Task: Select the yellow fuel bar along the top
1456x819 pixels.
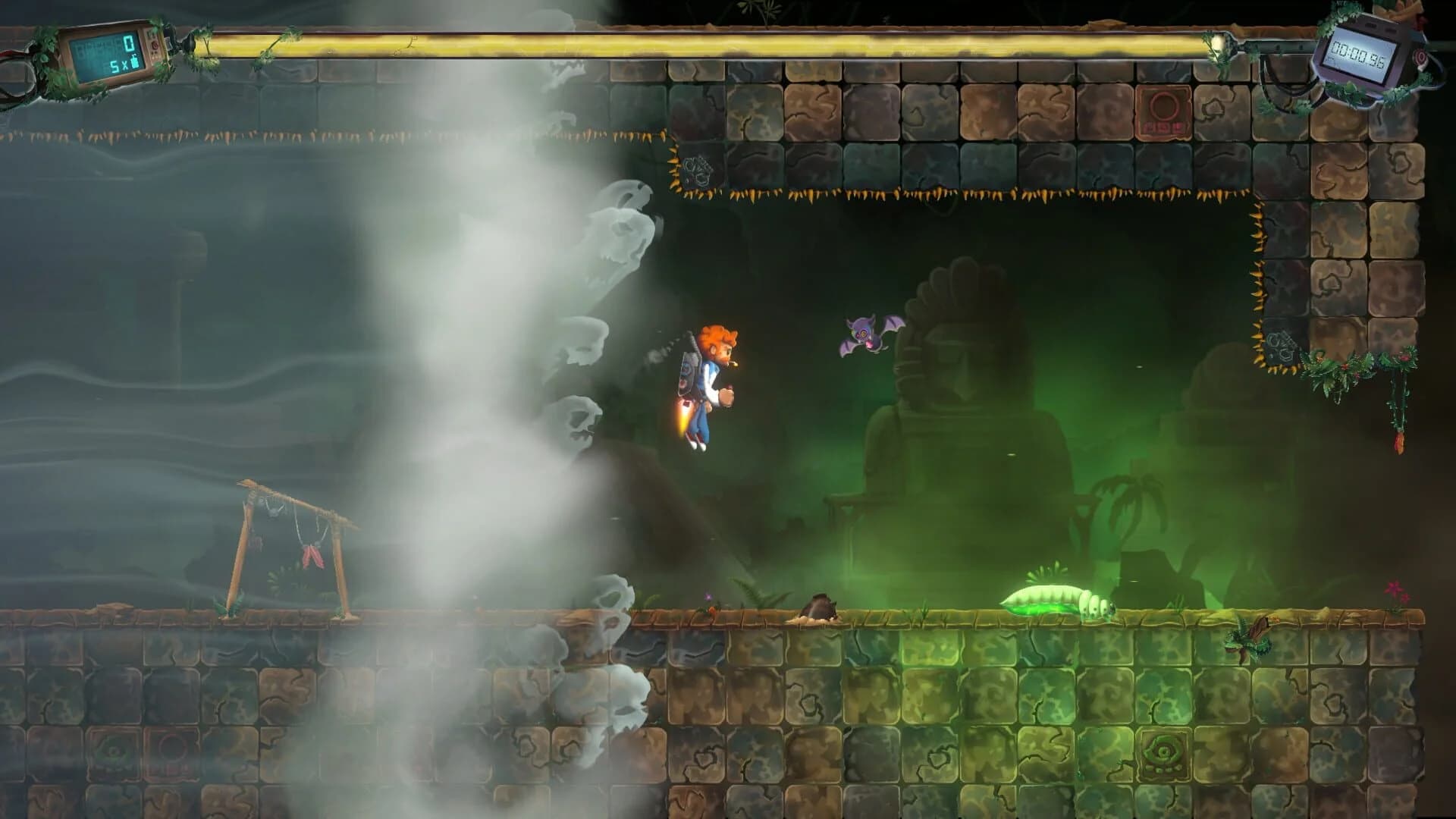Action: coord(728,43)
